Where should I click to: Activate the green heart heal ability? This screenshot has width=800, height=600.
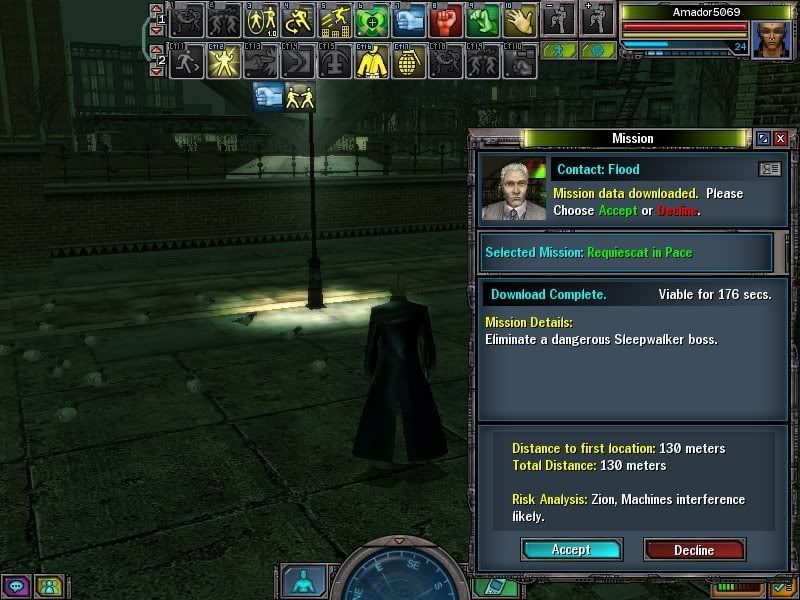(372, 19)
